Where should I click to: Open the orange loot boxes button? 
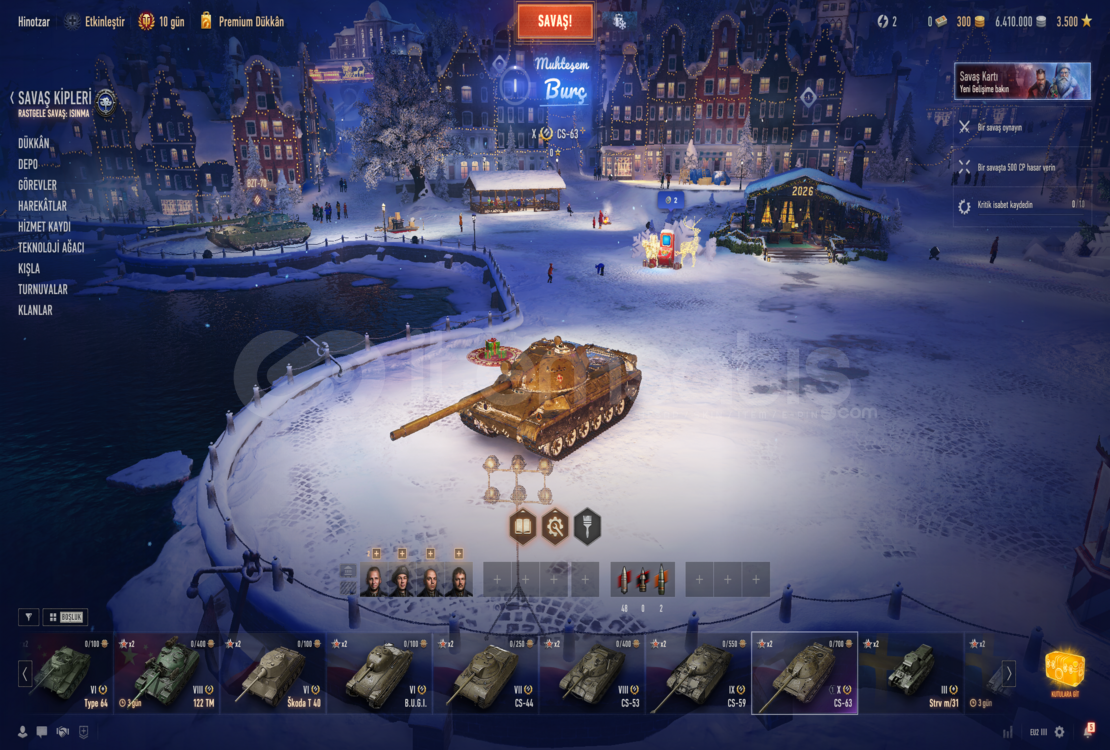tap(1065, 670)
